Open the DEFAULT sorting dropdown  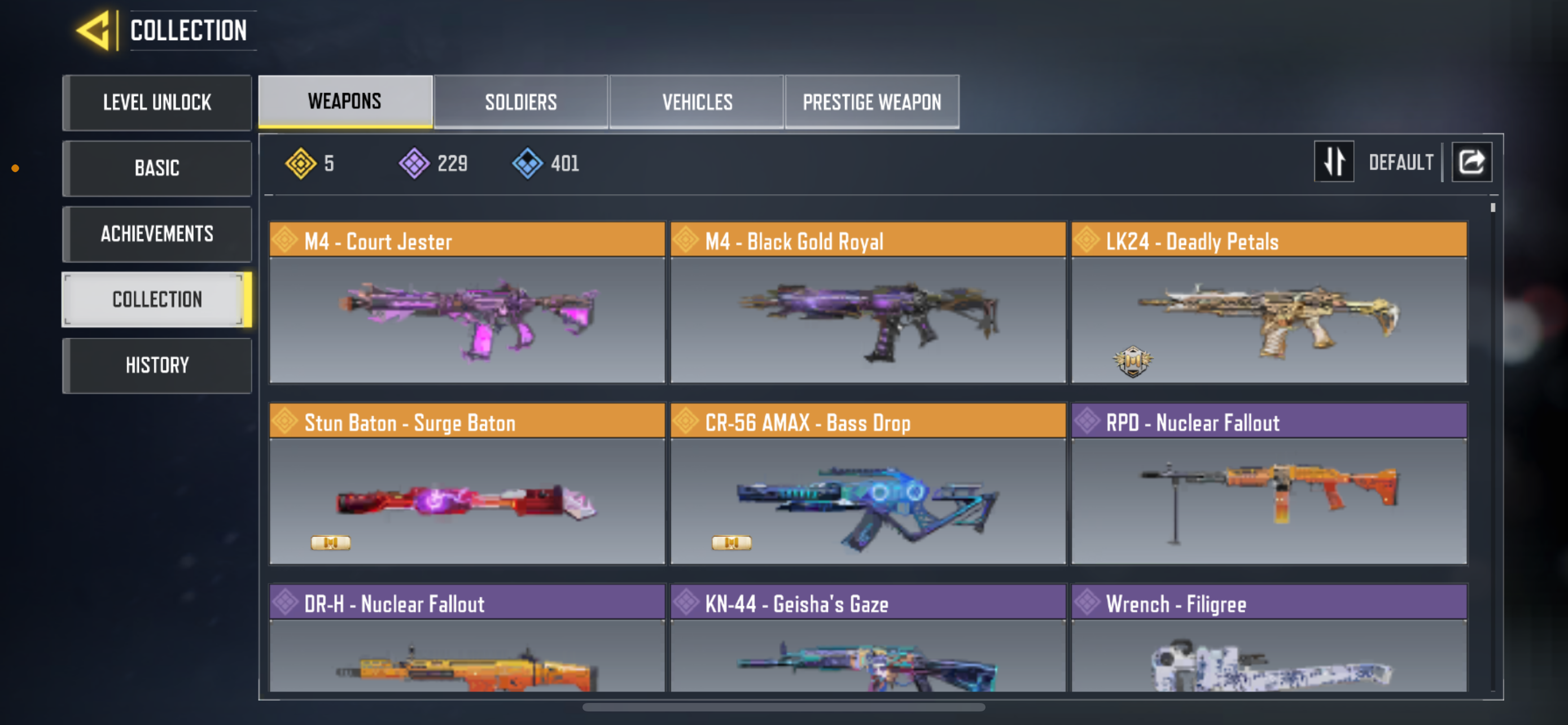[1401, 161]
